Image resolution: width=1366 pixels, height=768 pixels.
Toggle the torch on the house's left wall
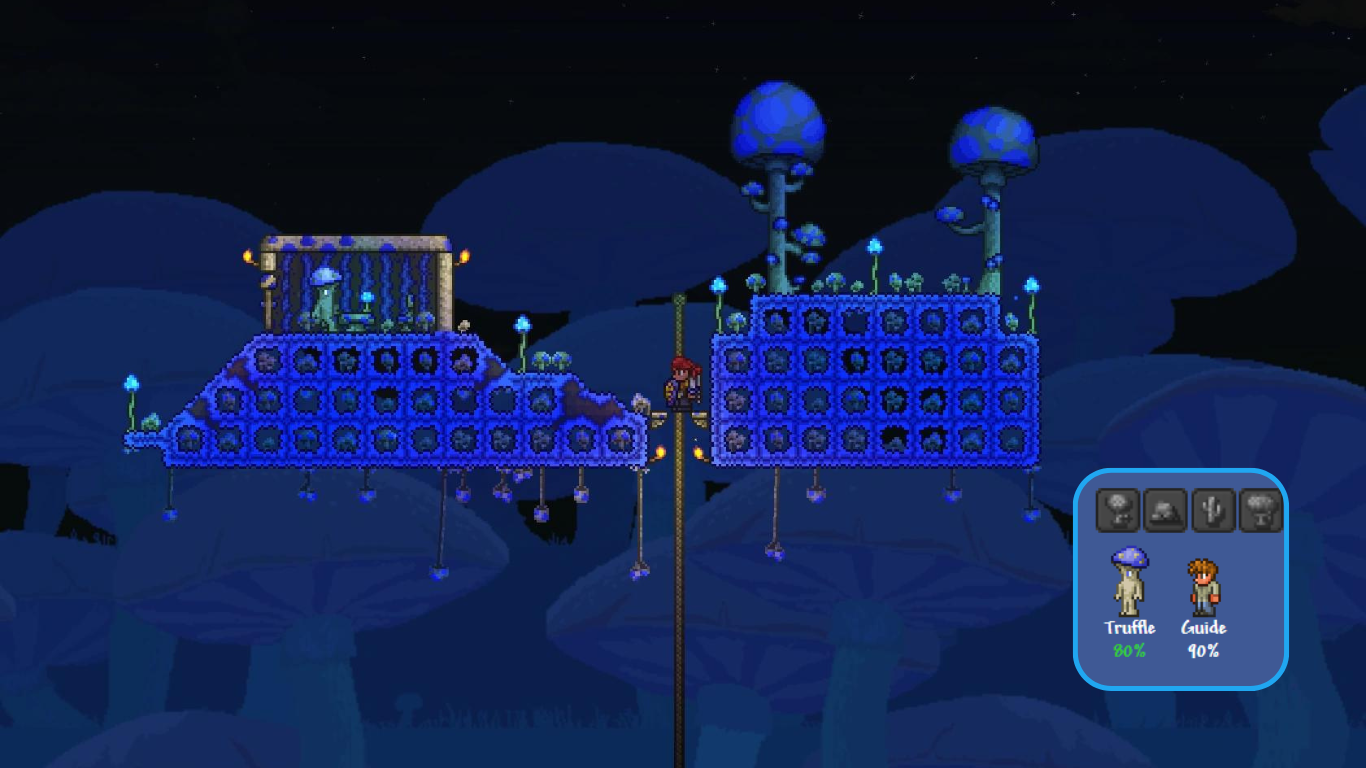pyautogui.click(x=247, y=255)
